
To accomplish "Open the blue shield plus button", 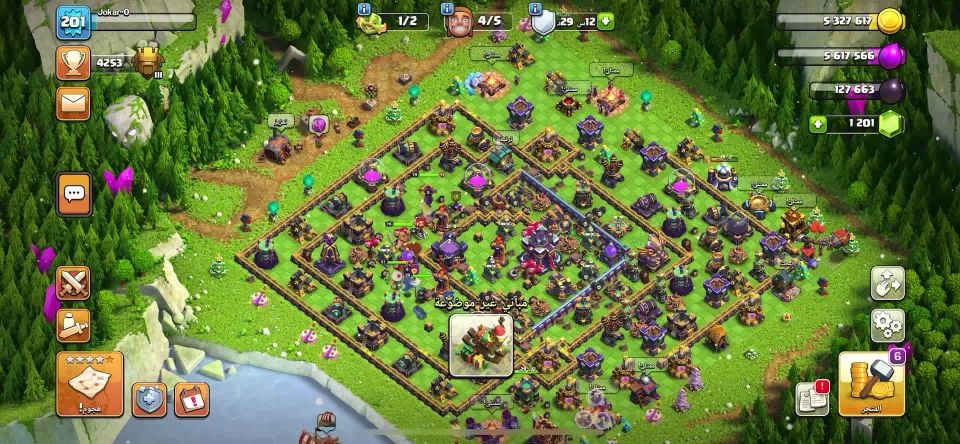I will click(149, 400).
